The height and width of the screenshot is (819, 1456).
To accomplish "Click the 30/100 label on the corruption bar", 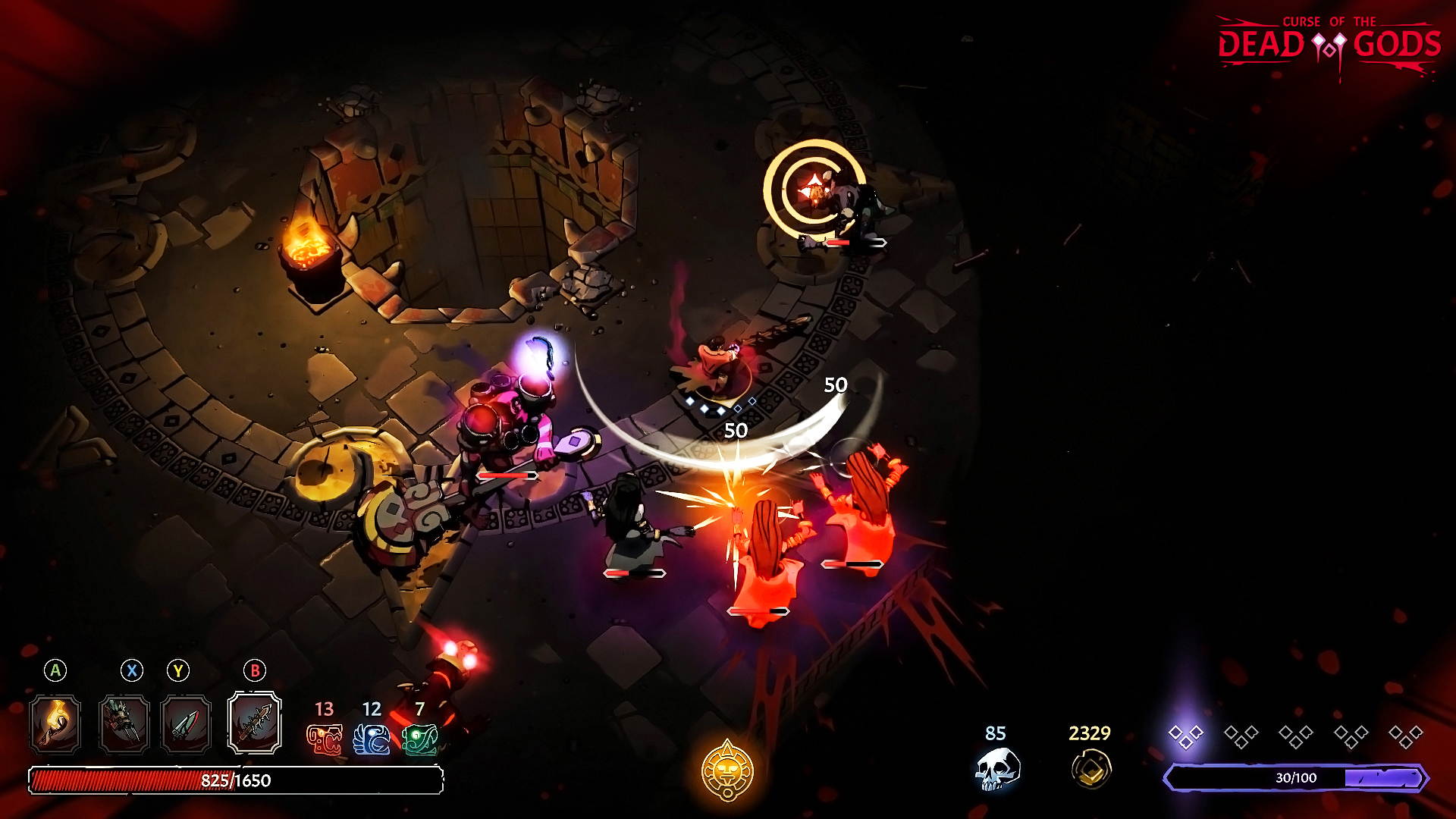I will [1298, 777].
